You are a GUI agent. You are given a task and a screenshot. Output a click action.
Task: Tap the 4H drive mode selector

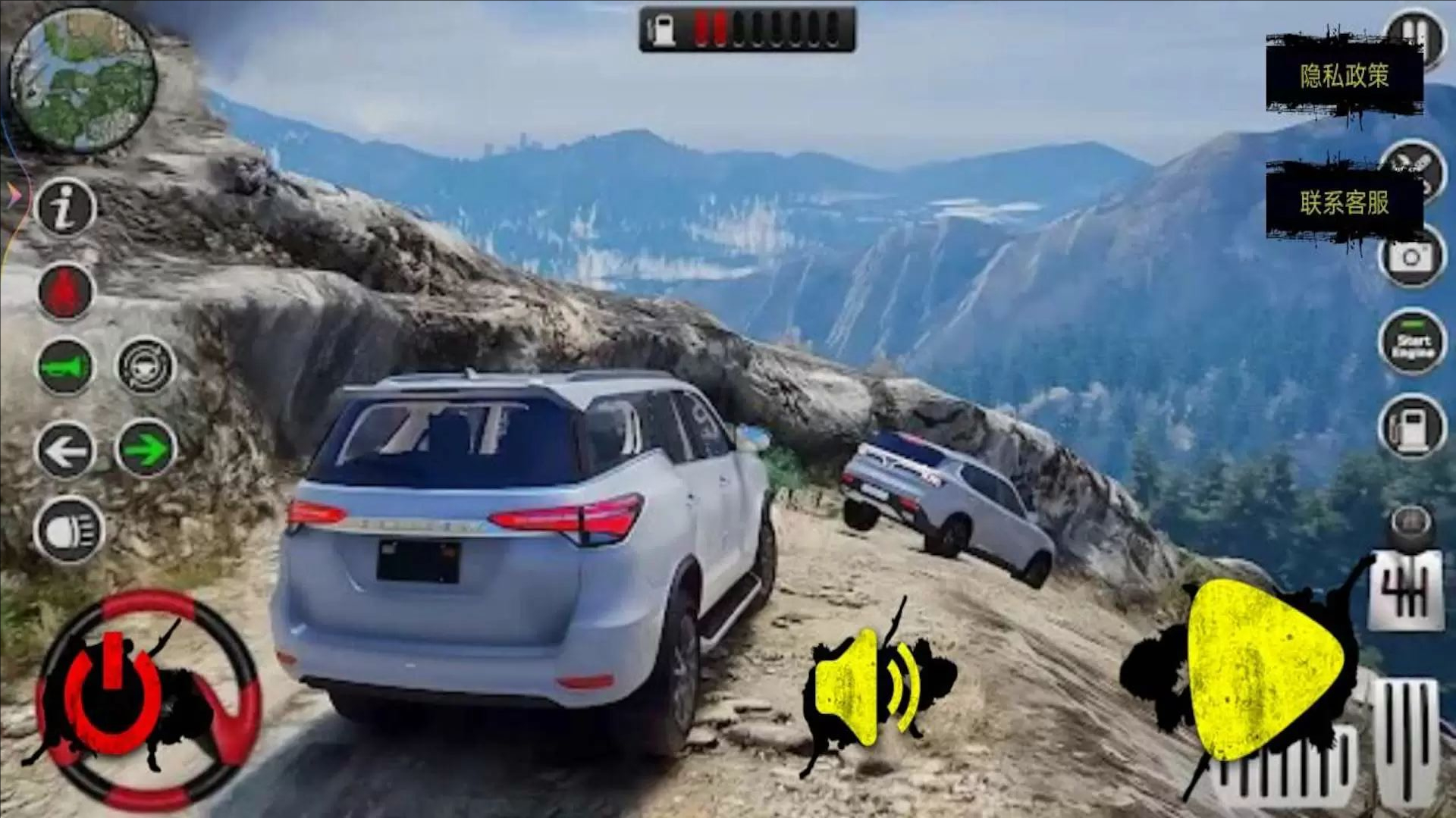coord(1405,591)
